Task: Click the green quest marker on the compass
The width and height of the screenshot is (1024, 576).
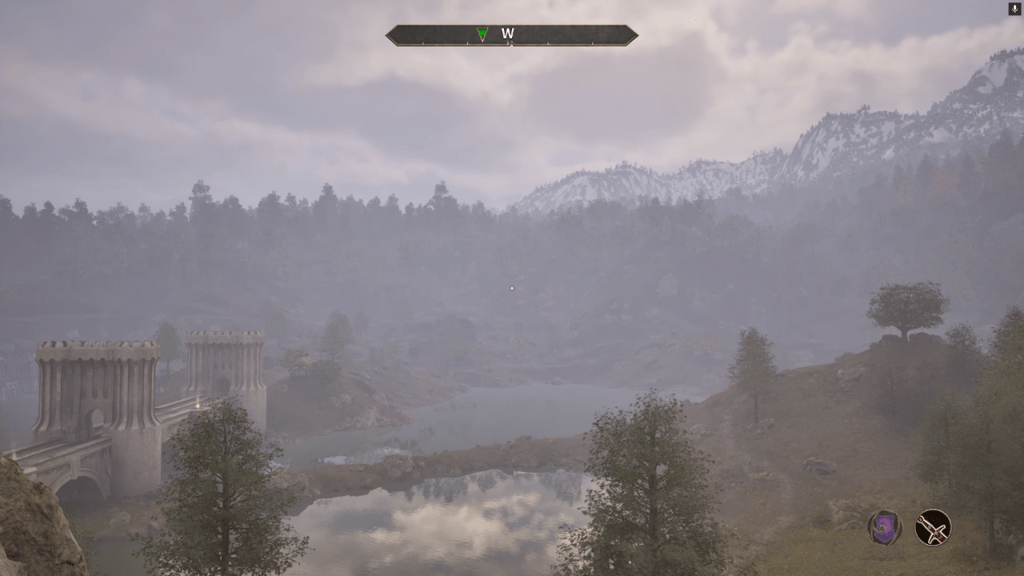Action: 483,35
